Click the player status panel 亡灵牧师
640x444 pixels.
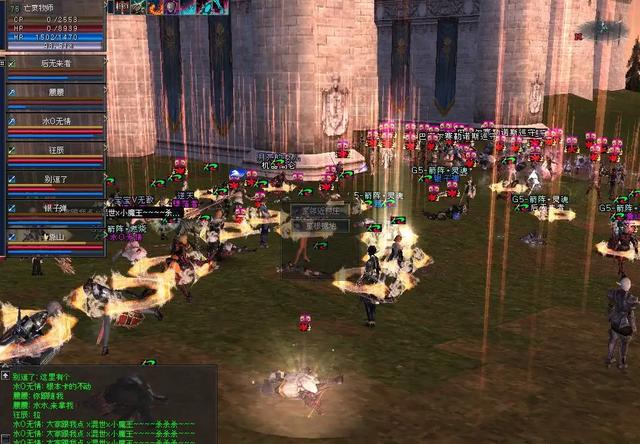pyautogui.click(x=53, y=27)
